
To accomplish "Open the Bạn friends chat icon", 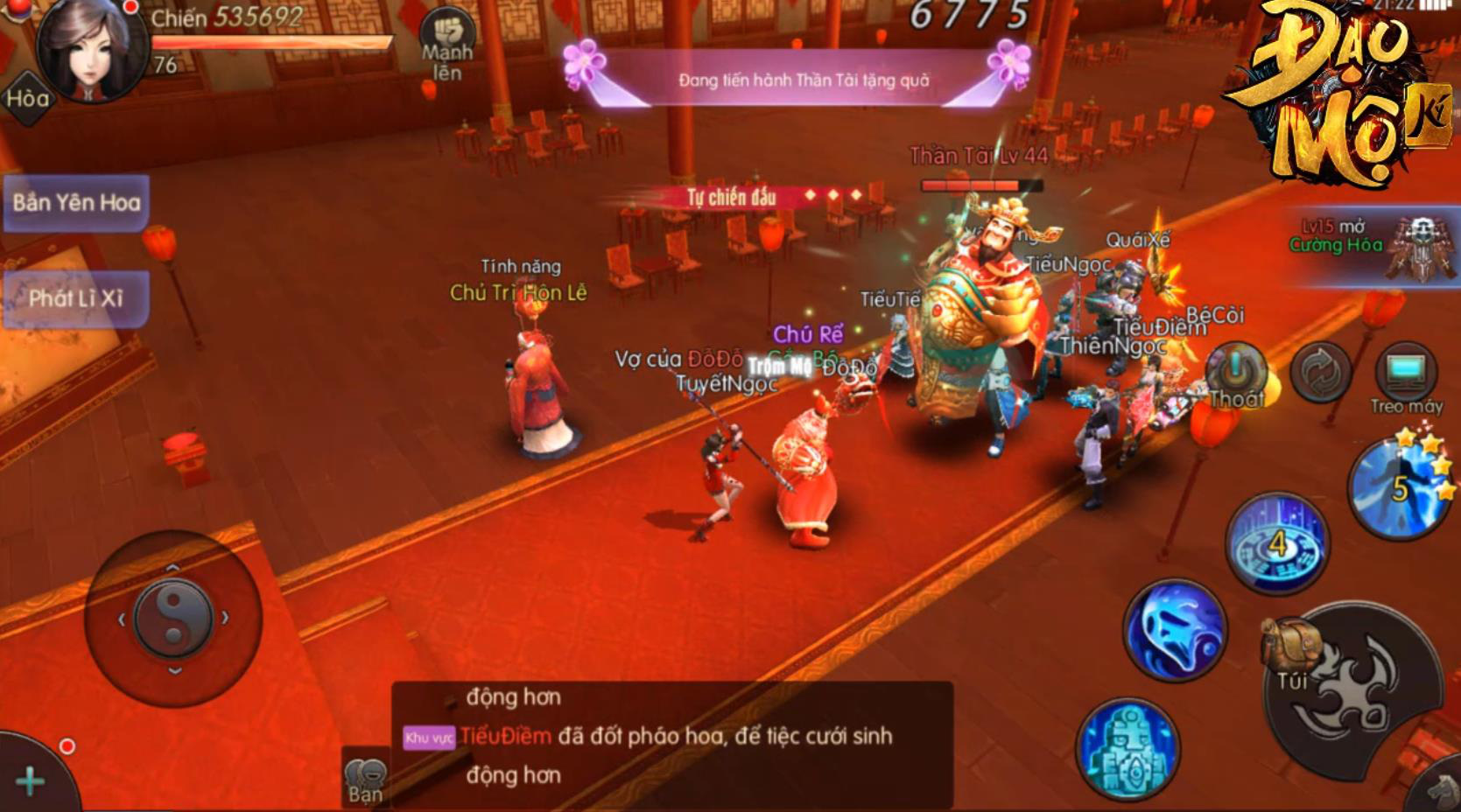I will 366,770.
